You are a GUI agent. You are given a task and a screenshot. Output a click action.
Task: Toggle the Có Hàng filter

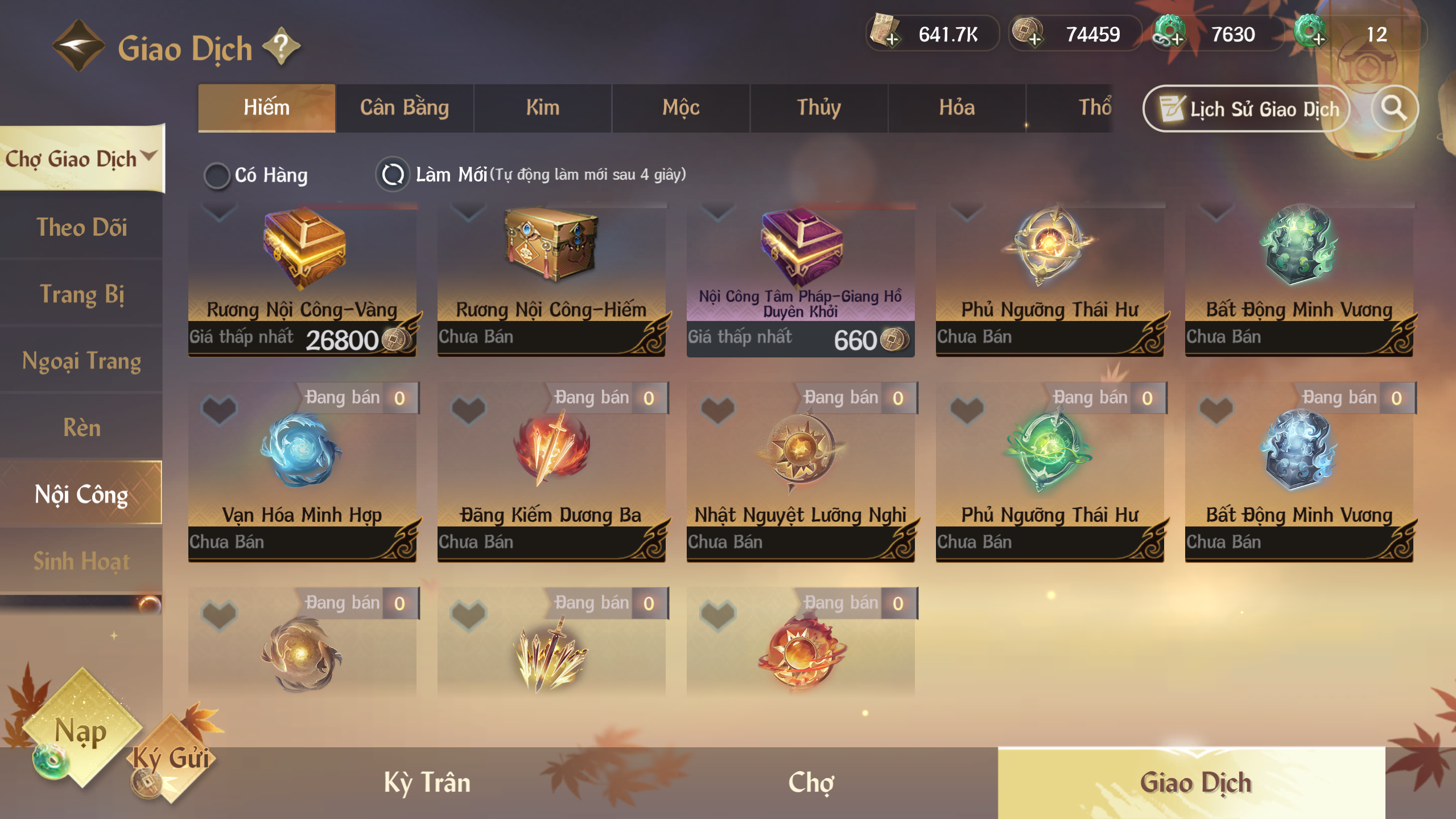pos(217,175)
